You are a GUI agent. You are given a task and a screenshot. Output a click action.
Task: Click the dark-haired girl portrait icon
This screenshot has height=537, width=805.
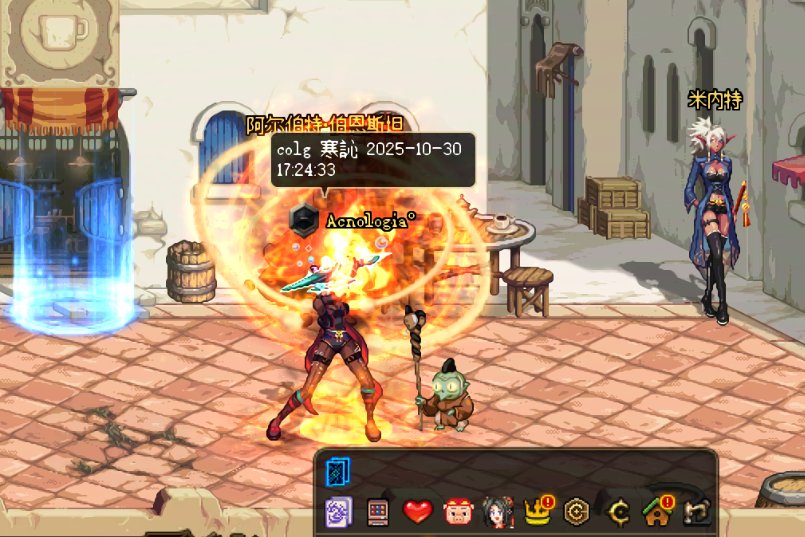(496, 513)
